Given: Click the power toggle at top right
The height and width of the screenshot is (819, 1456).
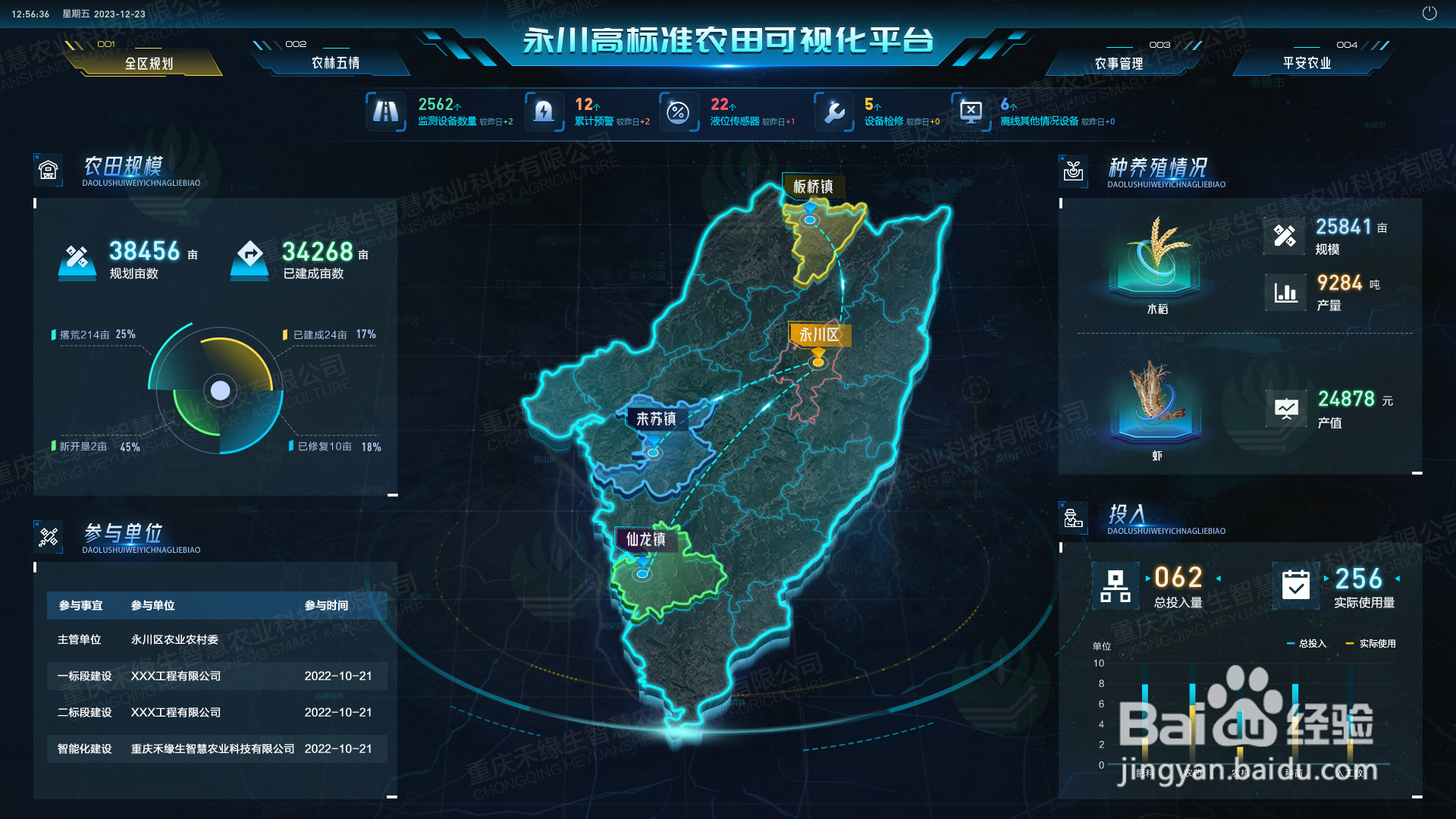Looking at the screenshot, I should click(x=1429, y=12).
